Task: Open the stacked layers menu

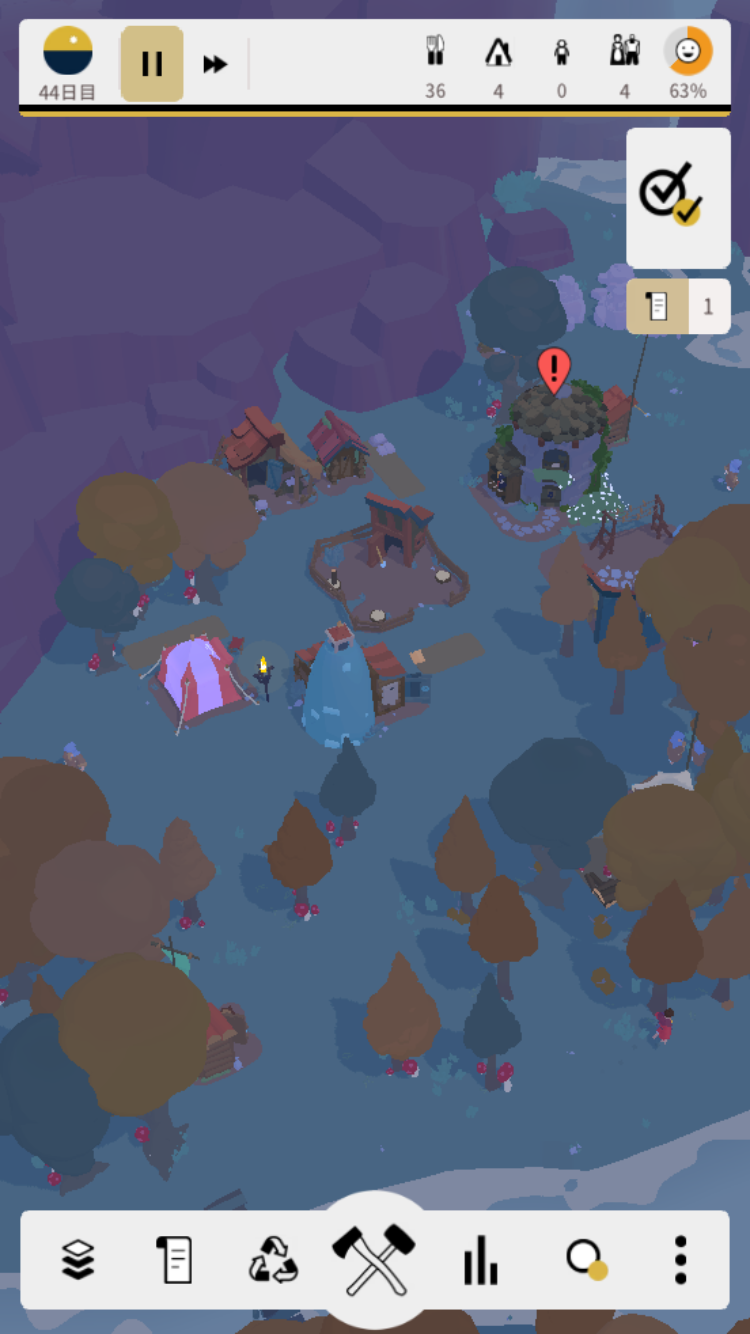Action: click(x=78, y=1259)
